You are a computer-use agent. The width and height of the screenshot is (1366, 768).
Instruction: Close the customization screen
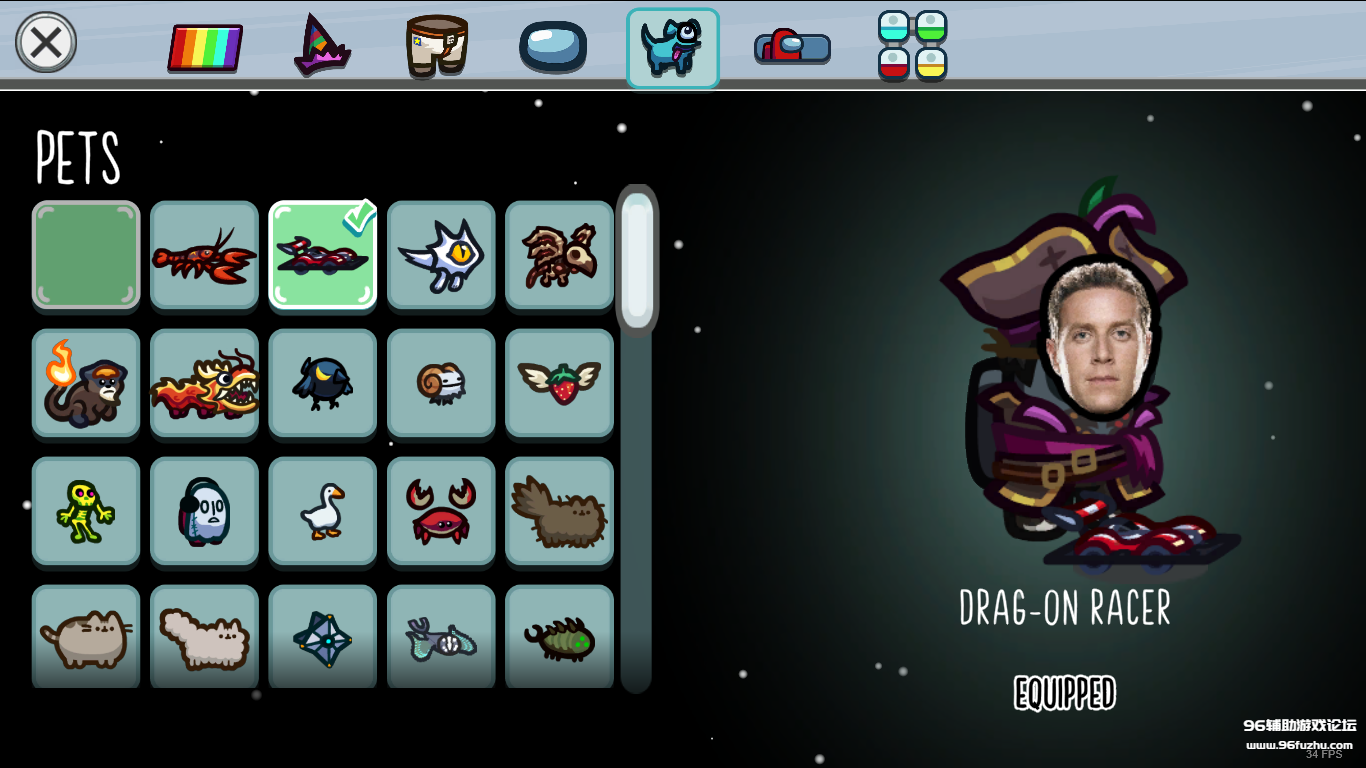click(46, 43)
